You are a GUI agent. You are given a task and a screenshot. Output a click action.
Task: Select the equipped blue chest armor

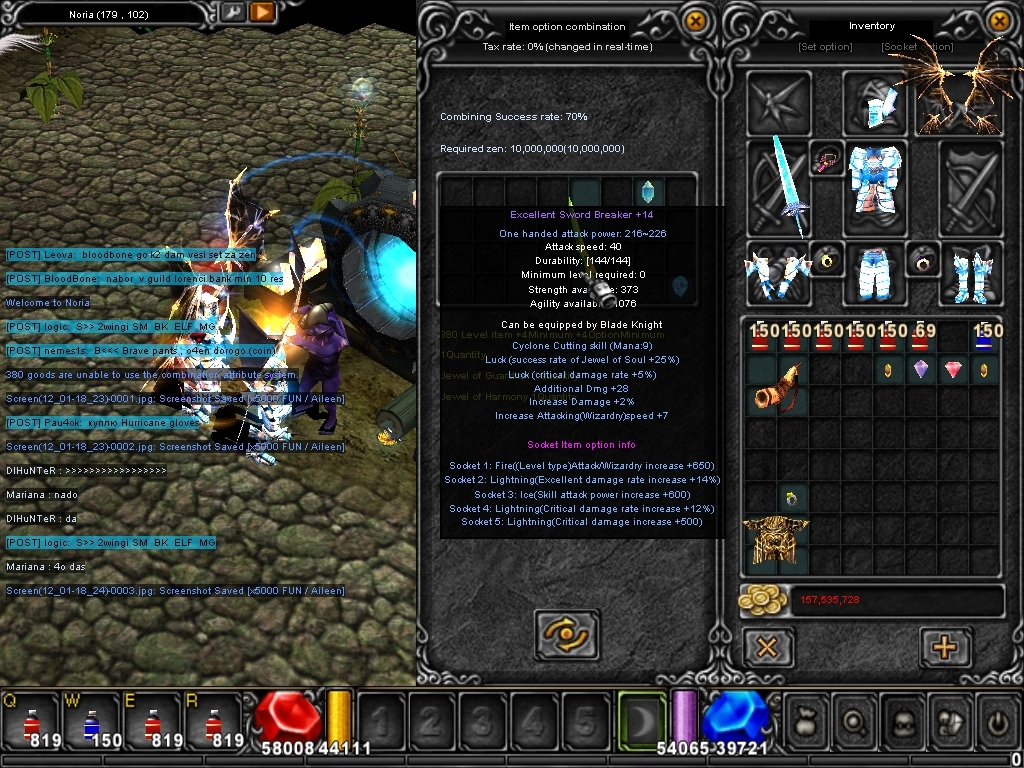(x=876, y=180)
